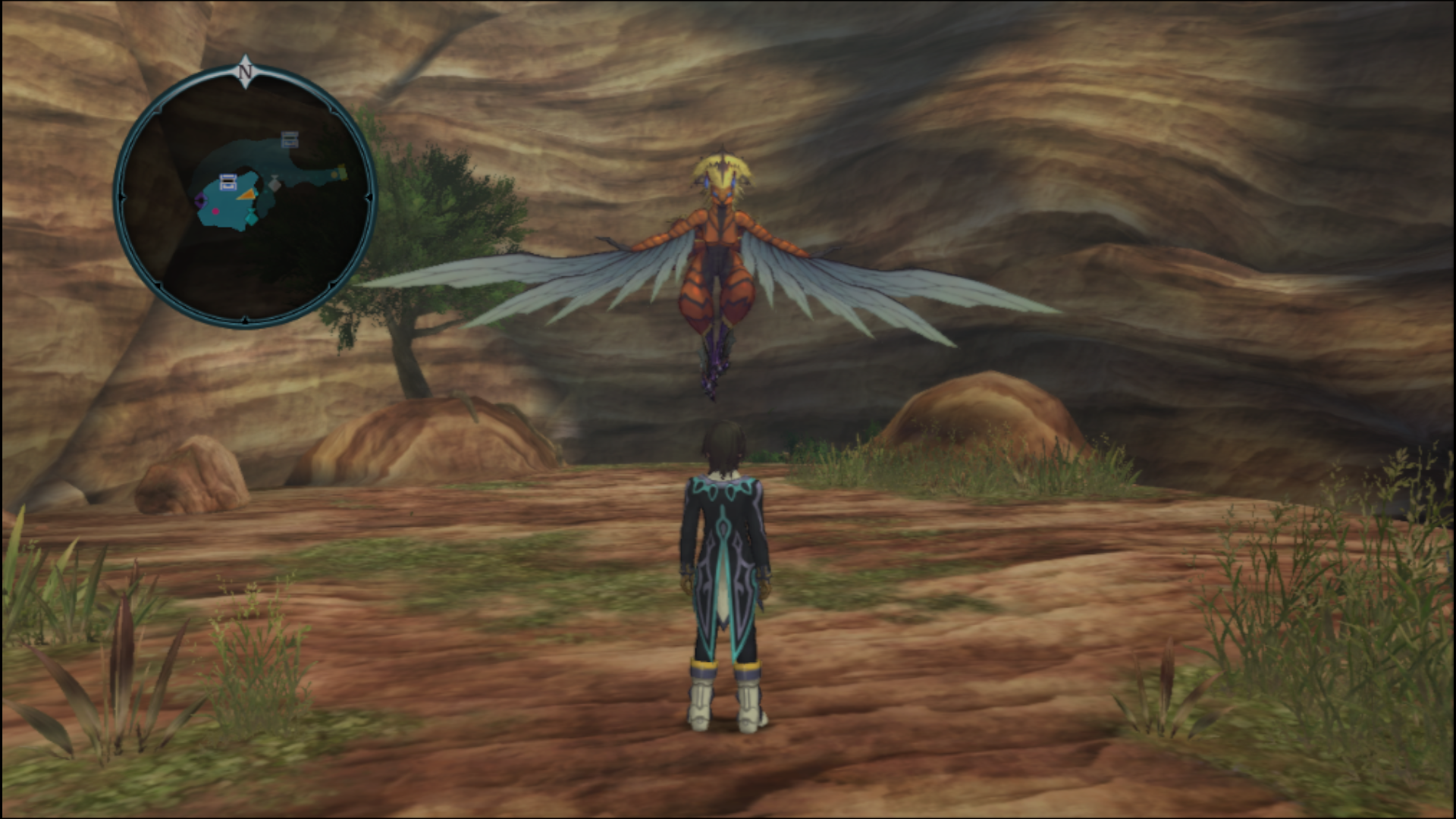Click the orange player arrow on minimap
The image size is (1456, 819).
click(x=246, y=195)
